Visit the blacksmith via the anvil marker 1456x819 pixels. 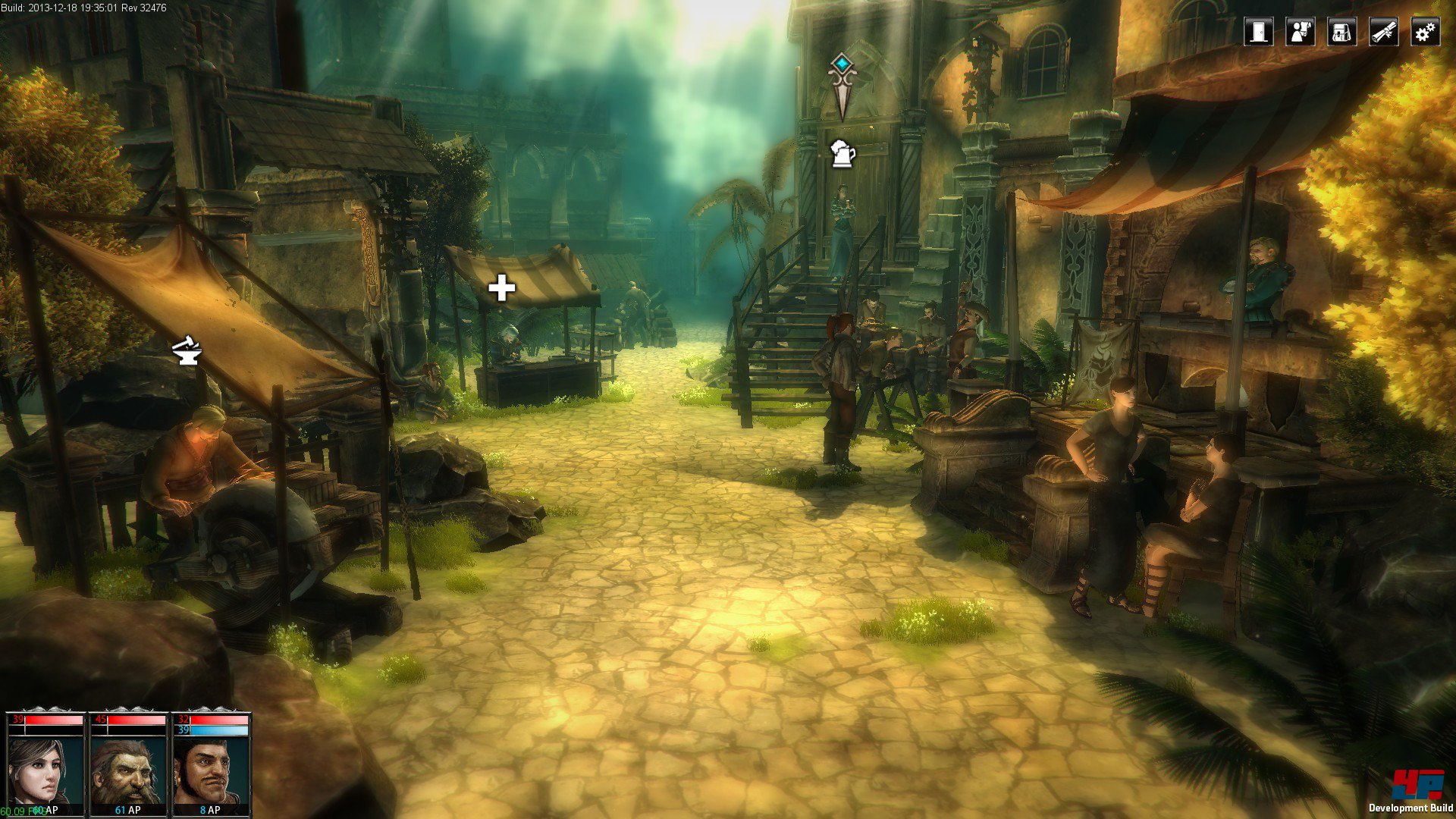coord(187,350)
